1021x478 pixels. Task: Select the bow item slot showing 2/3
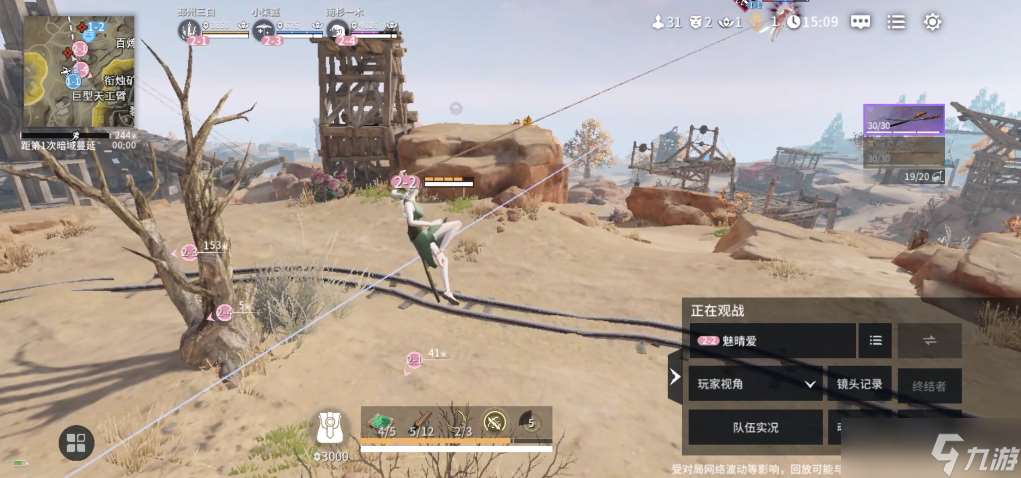coord(461,424)
